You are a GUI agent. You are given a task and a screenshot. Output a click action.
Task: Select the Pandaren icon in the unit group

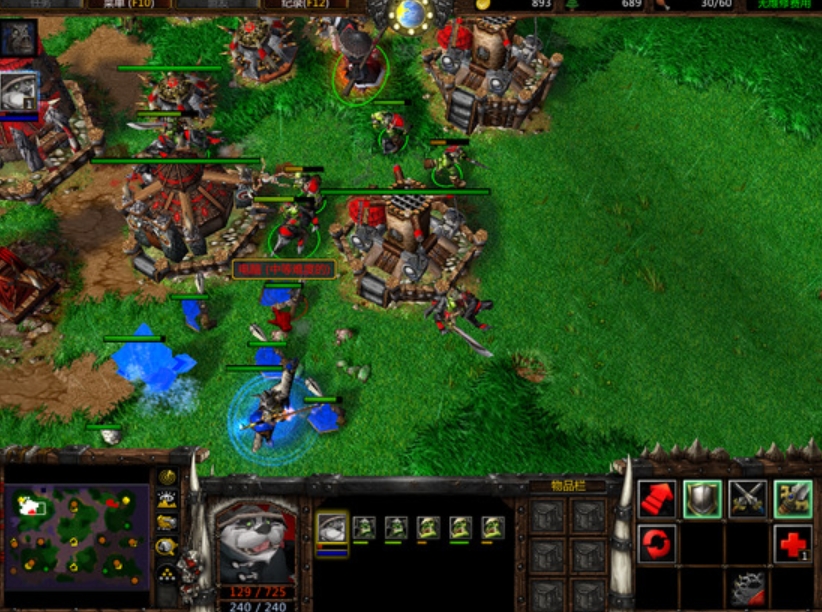[x=333, y=528]
